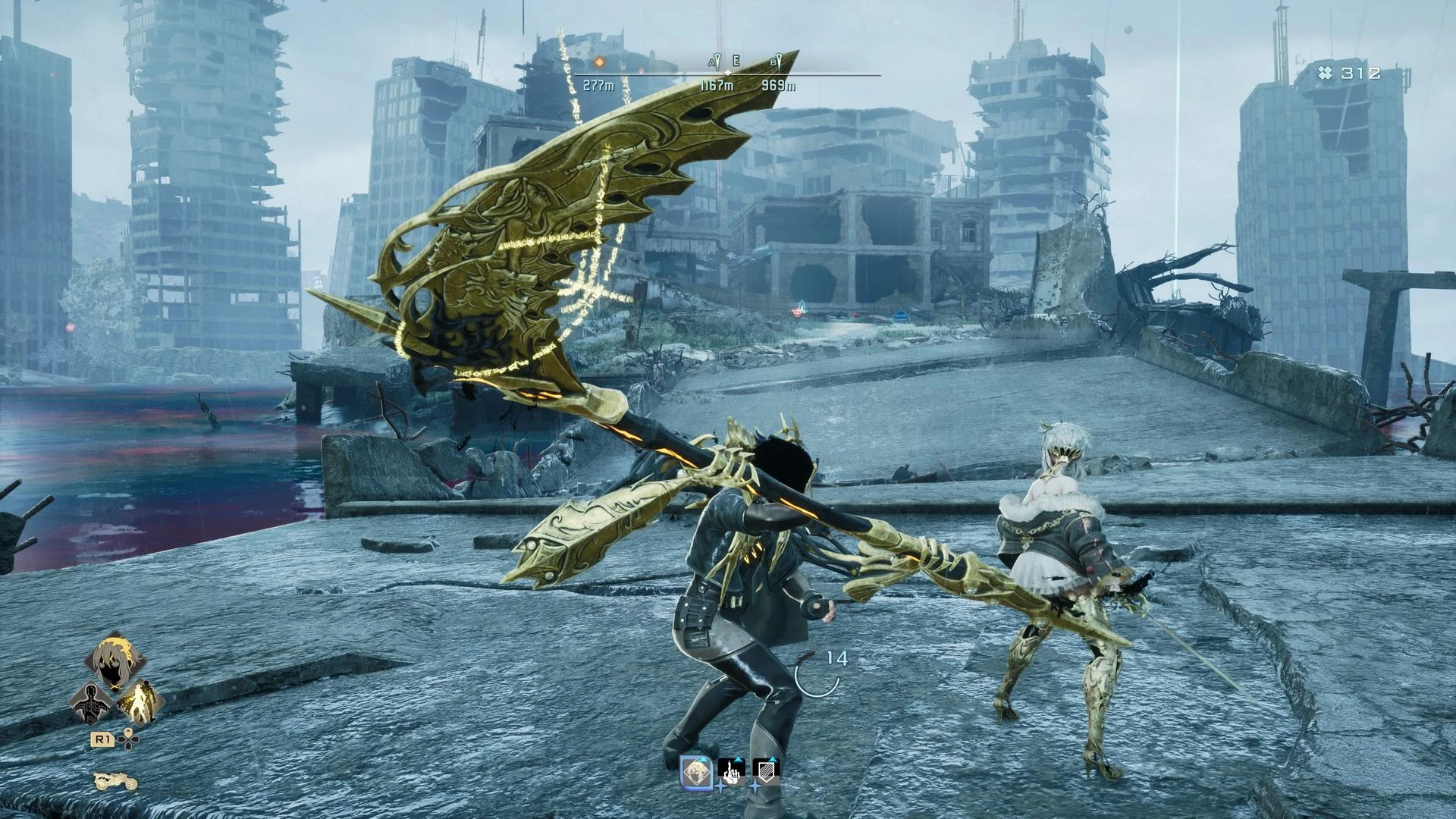Click the d-pad control indicator

(129, 739)
